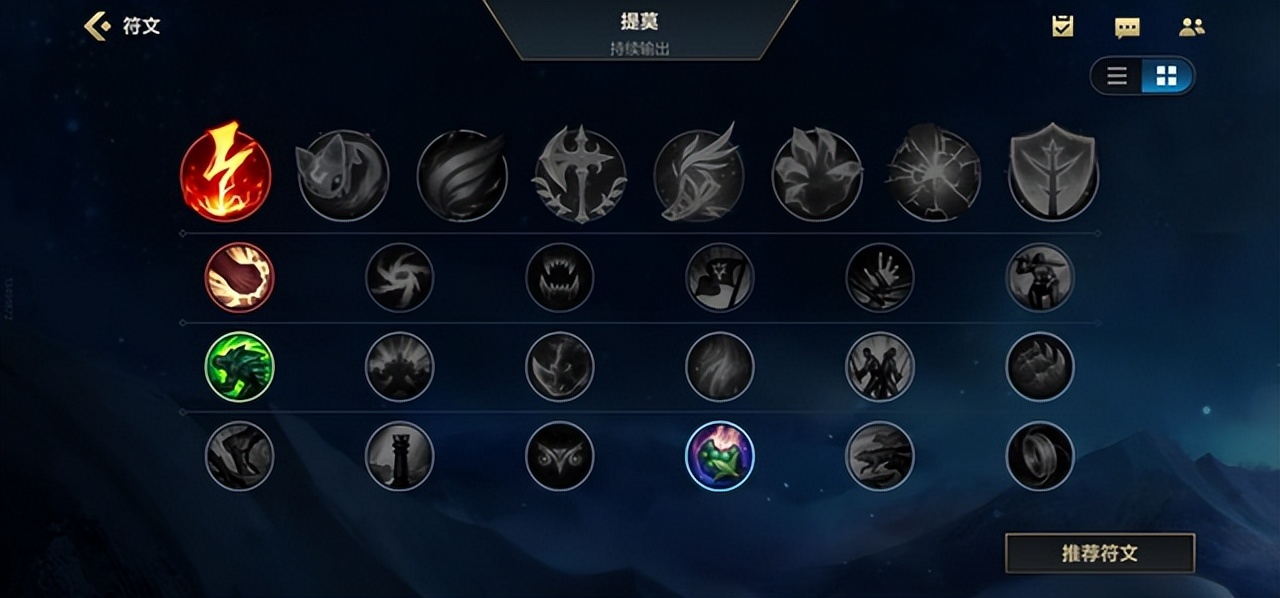Choose the fanged jaws rune
The width and height of the screenshot is (1280, 598).
pyautogui.click(x=559, y=278)
